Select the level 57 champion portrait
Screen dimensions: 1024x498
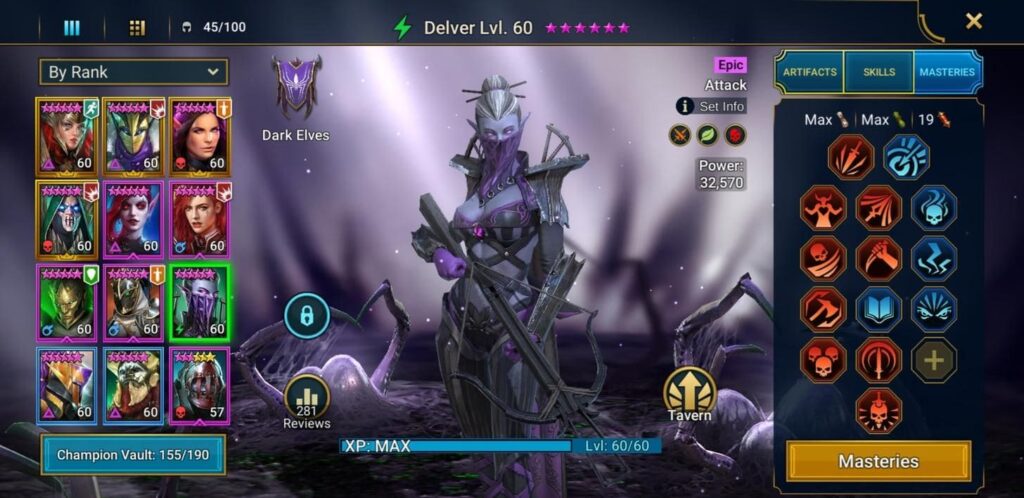pos(200,385)
